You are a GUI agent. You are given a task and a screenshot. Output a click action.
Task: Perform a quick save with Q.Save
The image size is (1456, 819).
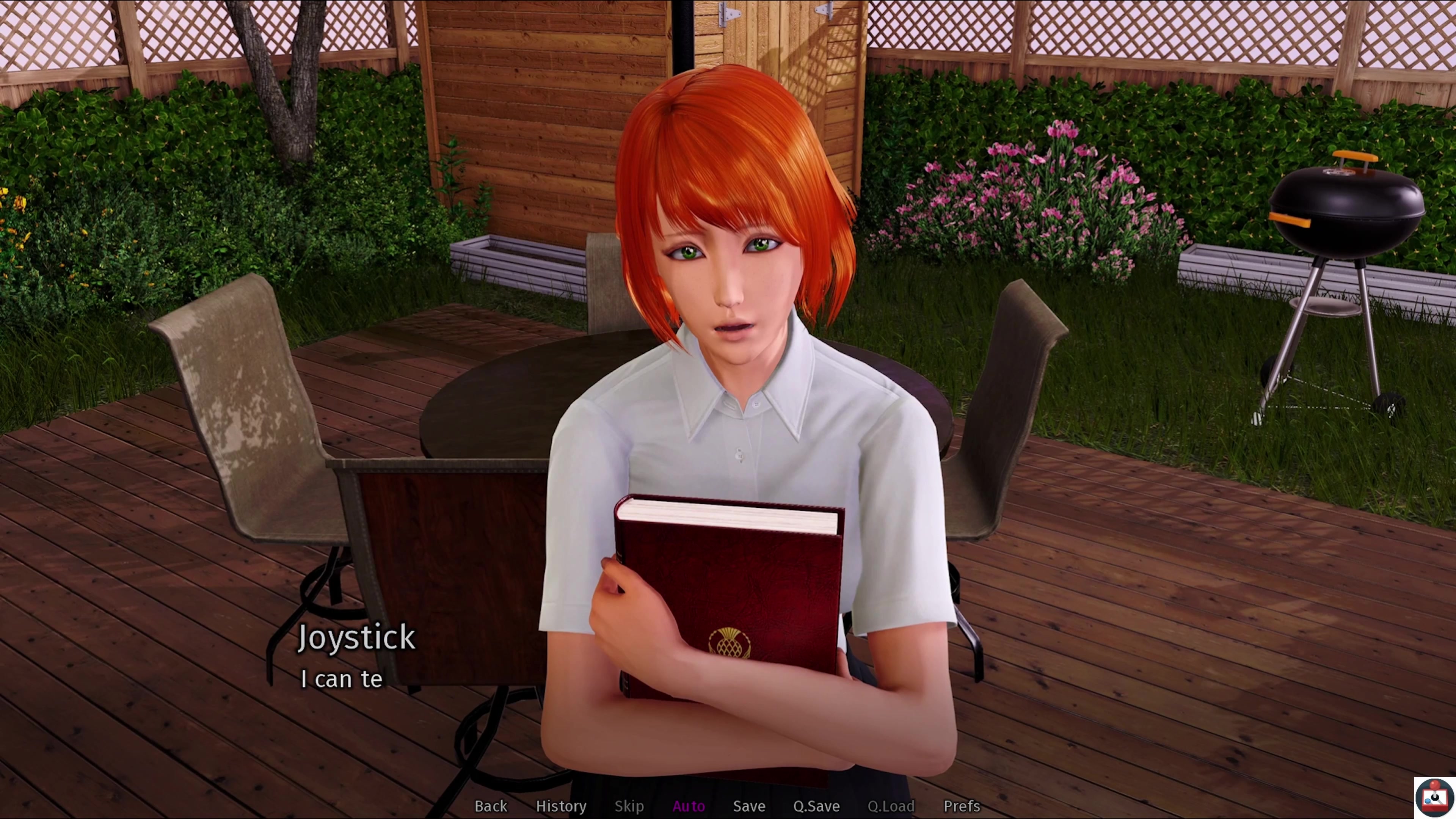(x=816, y=806)
